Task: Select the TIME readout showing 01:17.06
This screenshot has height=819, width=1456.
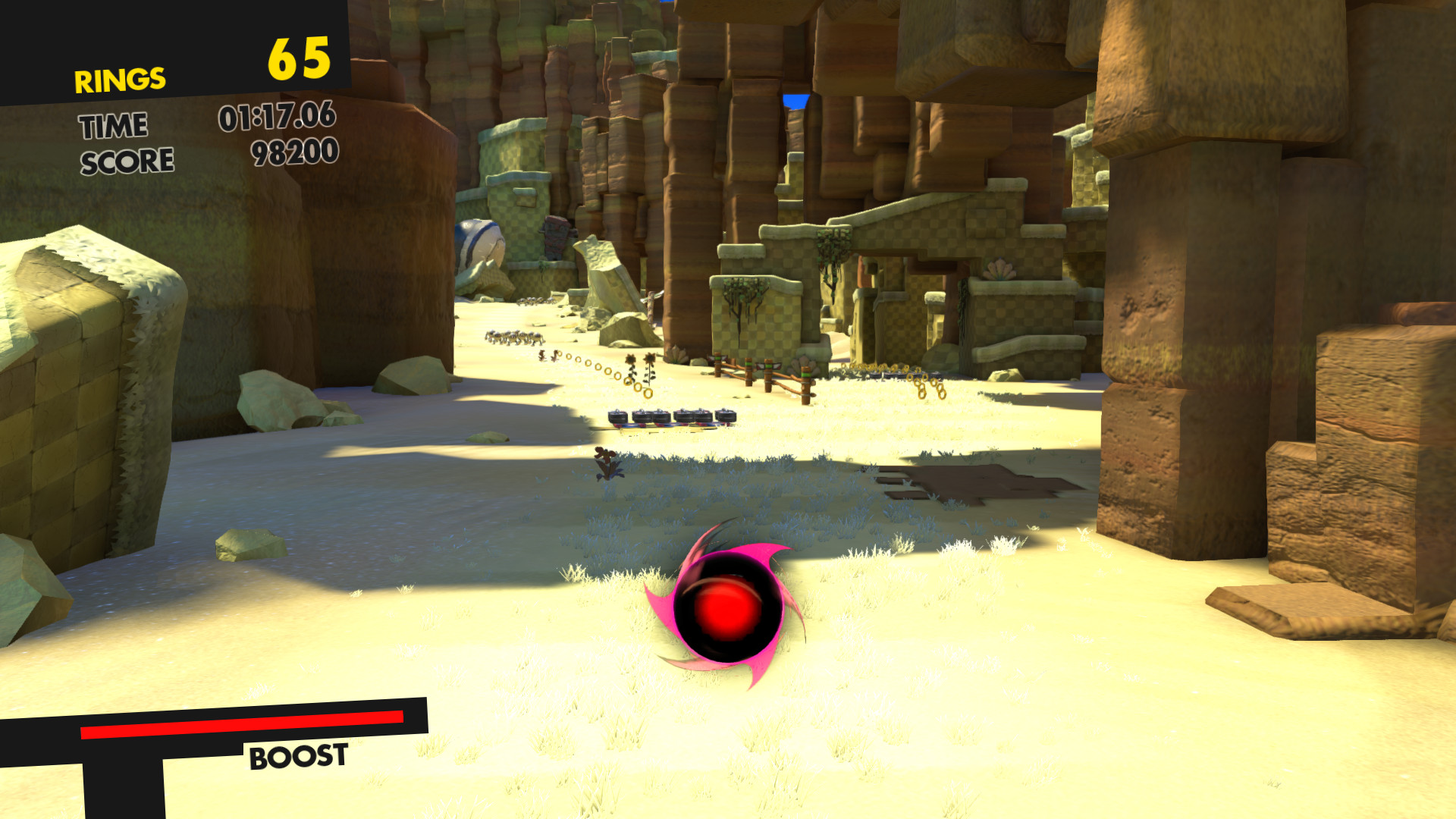Action: click(x=275, y=119)
